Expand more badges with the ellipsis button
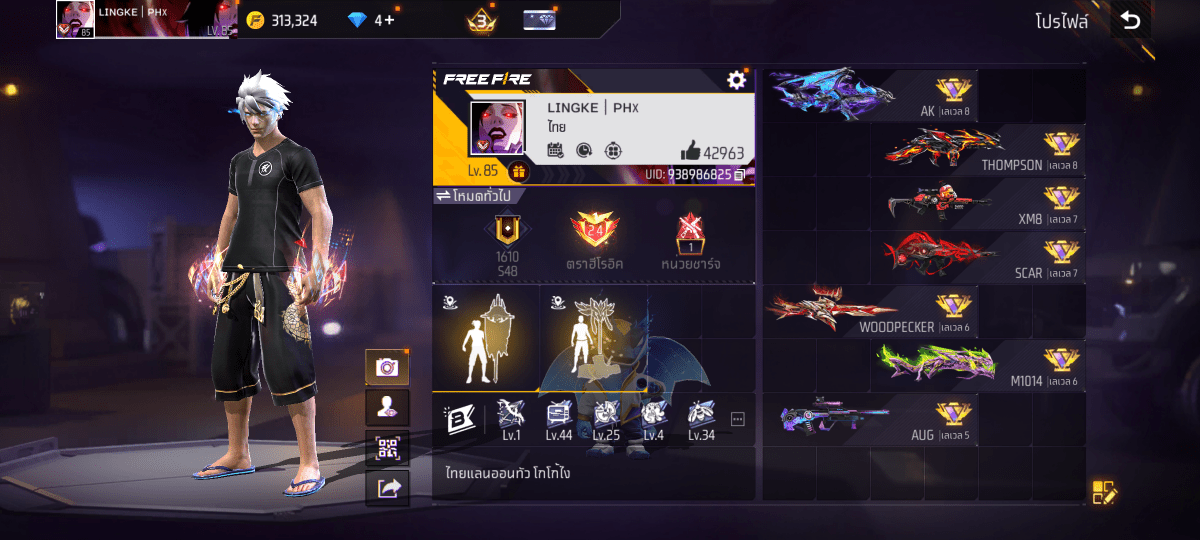 [738, 419]
